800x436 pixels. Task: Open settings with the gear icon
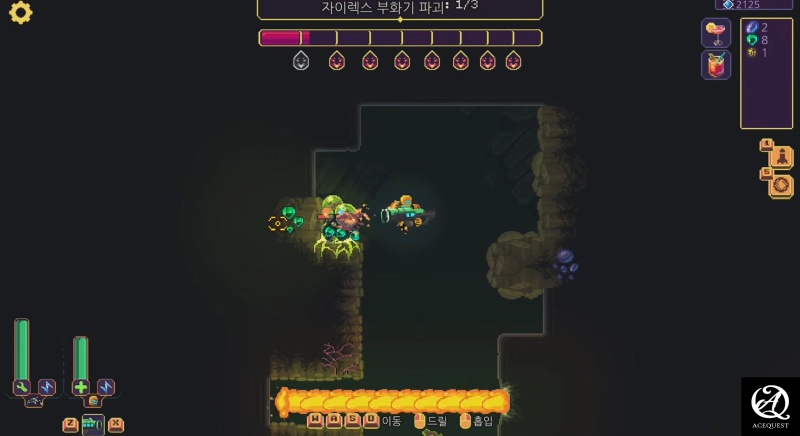[20, 13]
